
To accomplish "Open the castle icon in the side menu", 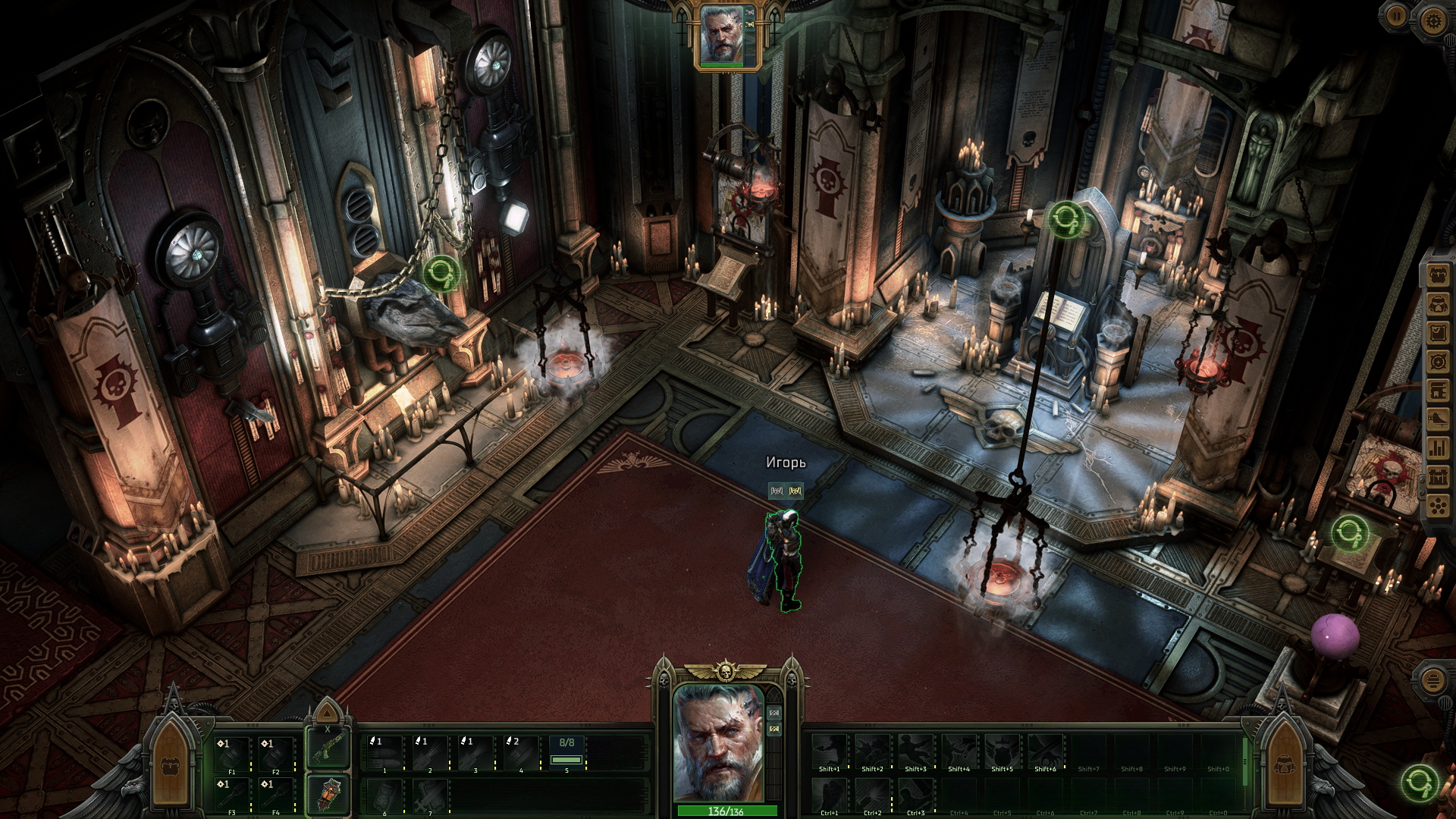I will 1438,477.
